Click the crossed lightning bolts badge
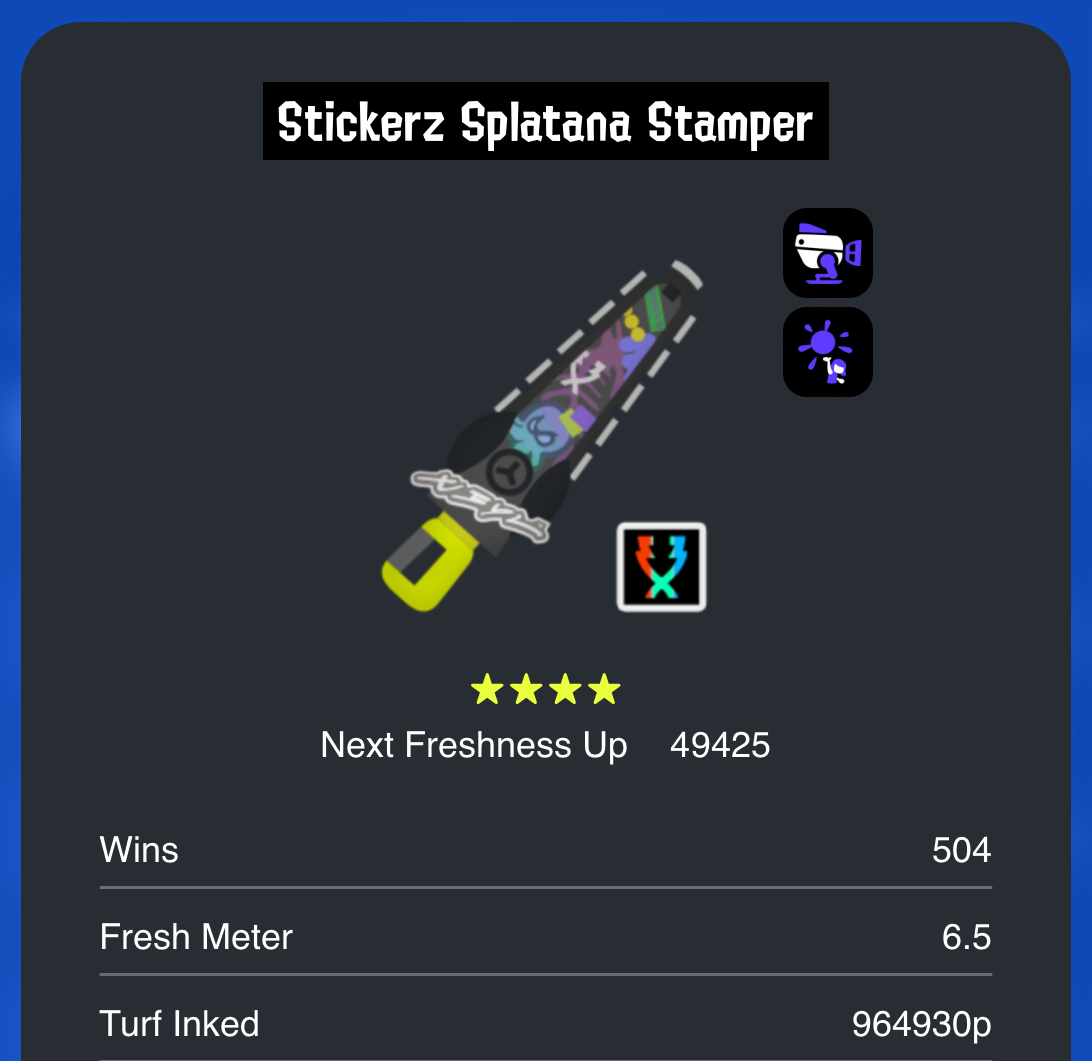Screen dimensions: 1092x1061 coord(661,567)
